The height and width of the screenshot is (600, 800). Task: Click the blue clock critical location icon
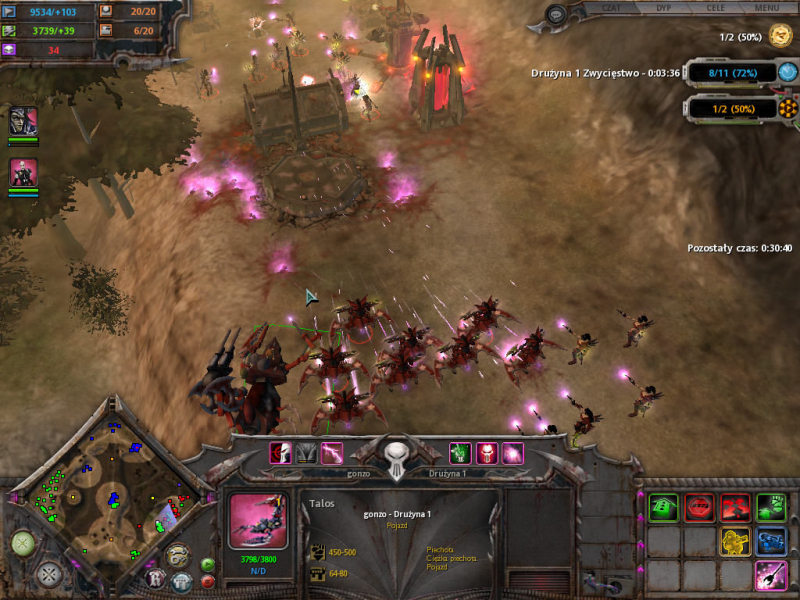click(788, 72)
